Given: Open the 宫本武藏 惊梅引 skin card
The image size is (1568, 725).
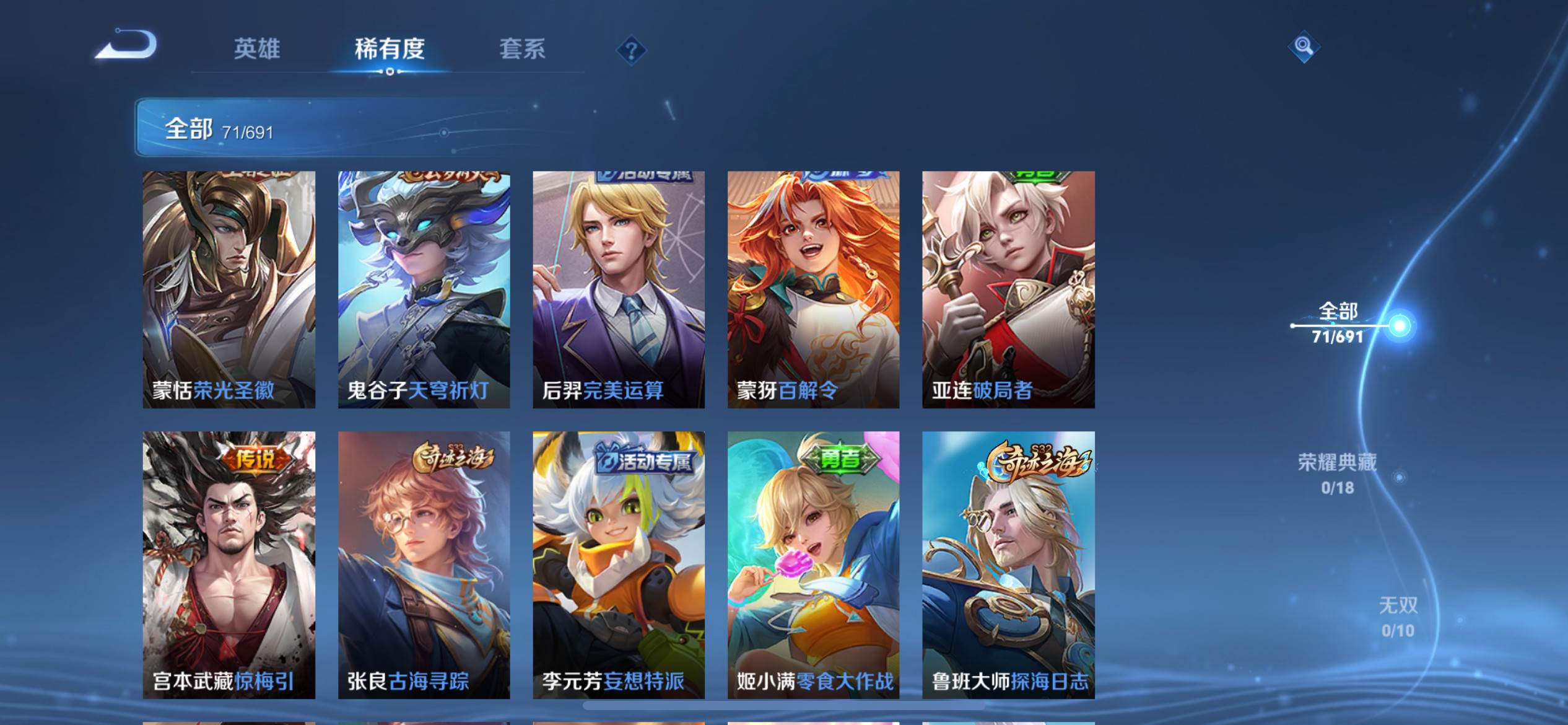Looking at the screenshot, I should [x=229, y=565].
